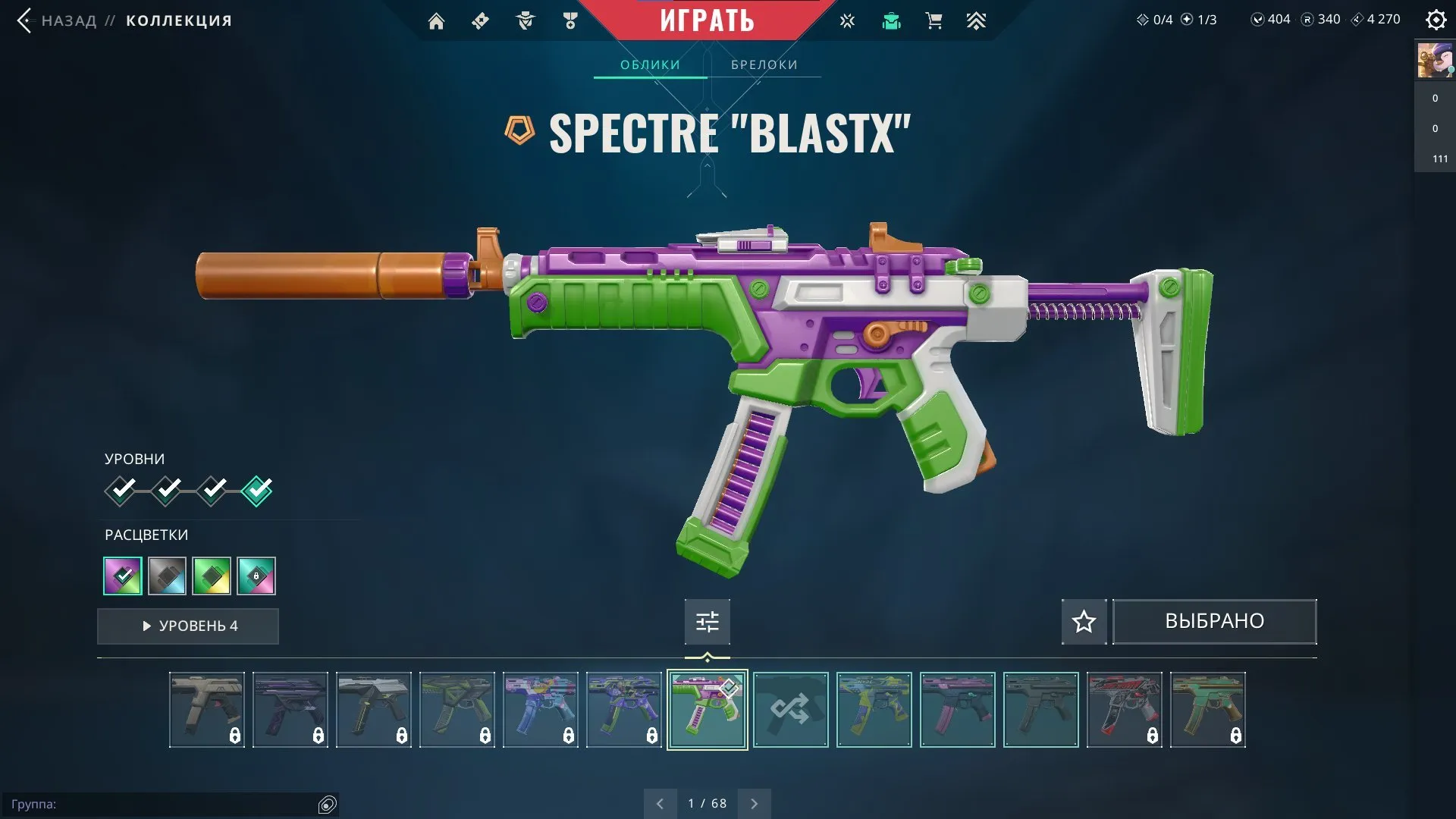Go to next page with right arrow
The width and height of the screenshot is (1456, 819).
tap(754, 802)
